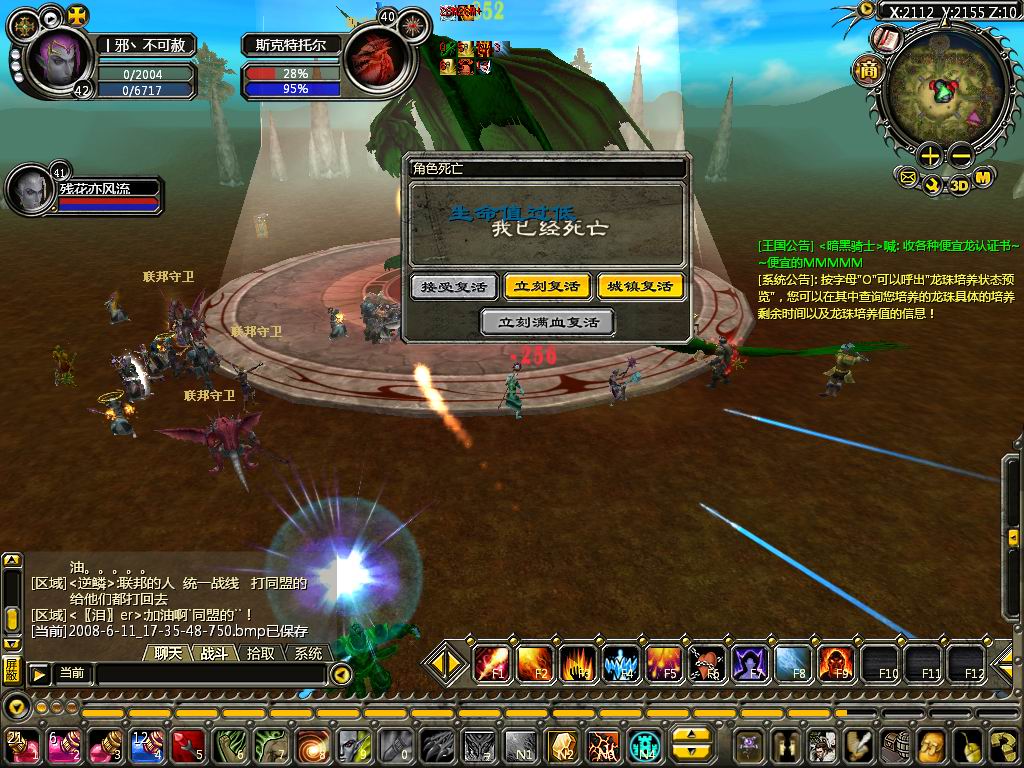
Task: Open the world map with the M button
Action: point(983,178)
